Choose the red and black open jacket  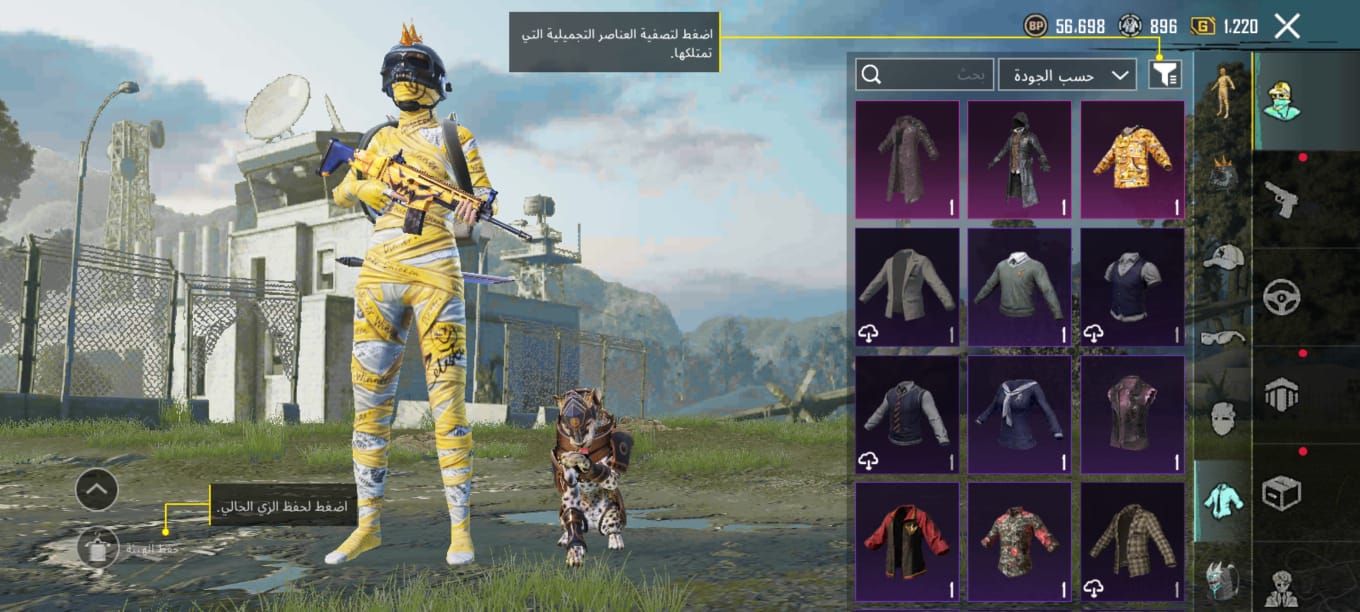coord(907,541)
